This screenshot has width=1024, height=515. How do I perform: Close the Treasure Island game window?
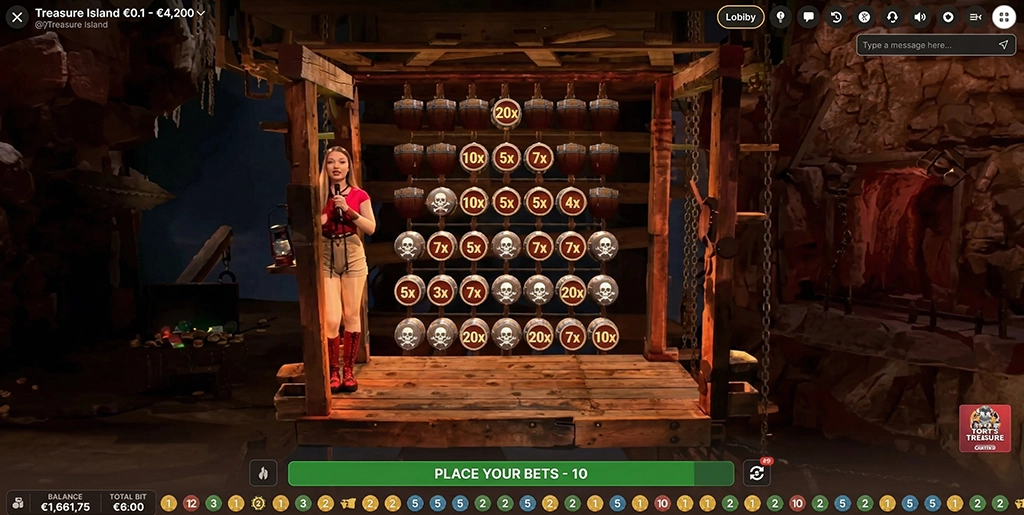17,17
